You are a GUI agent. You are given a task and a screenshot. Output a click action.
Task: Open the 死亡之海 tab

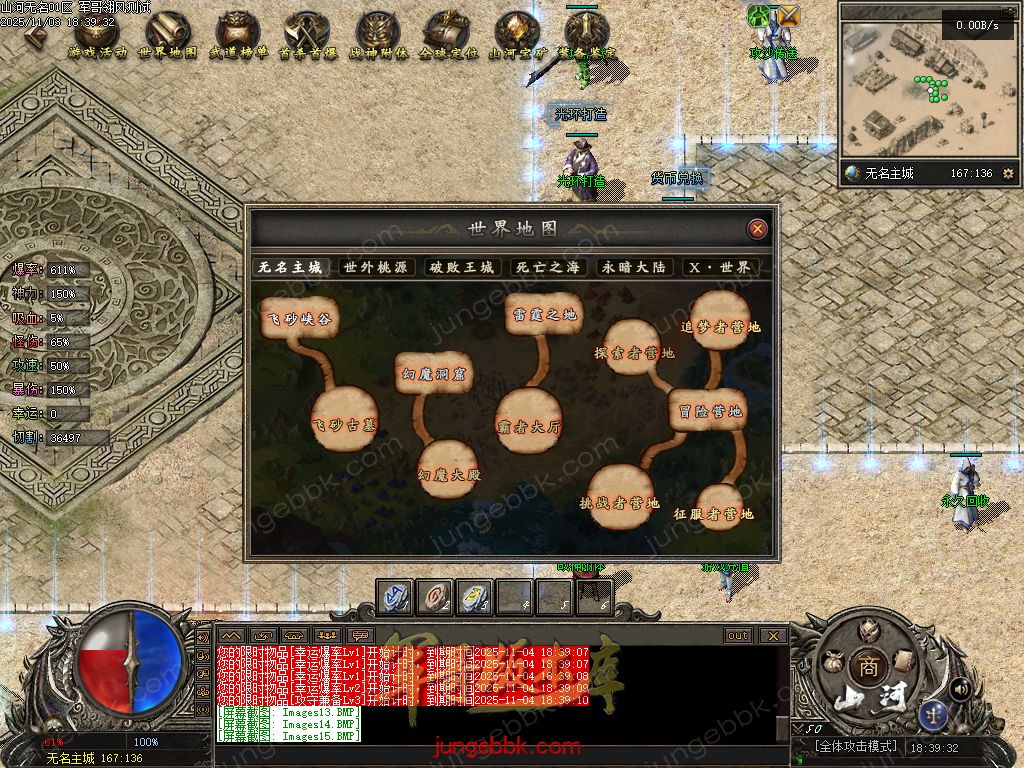[547, 267]
